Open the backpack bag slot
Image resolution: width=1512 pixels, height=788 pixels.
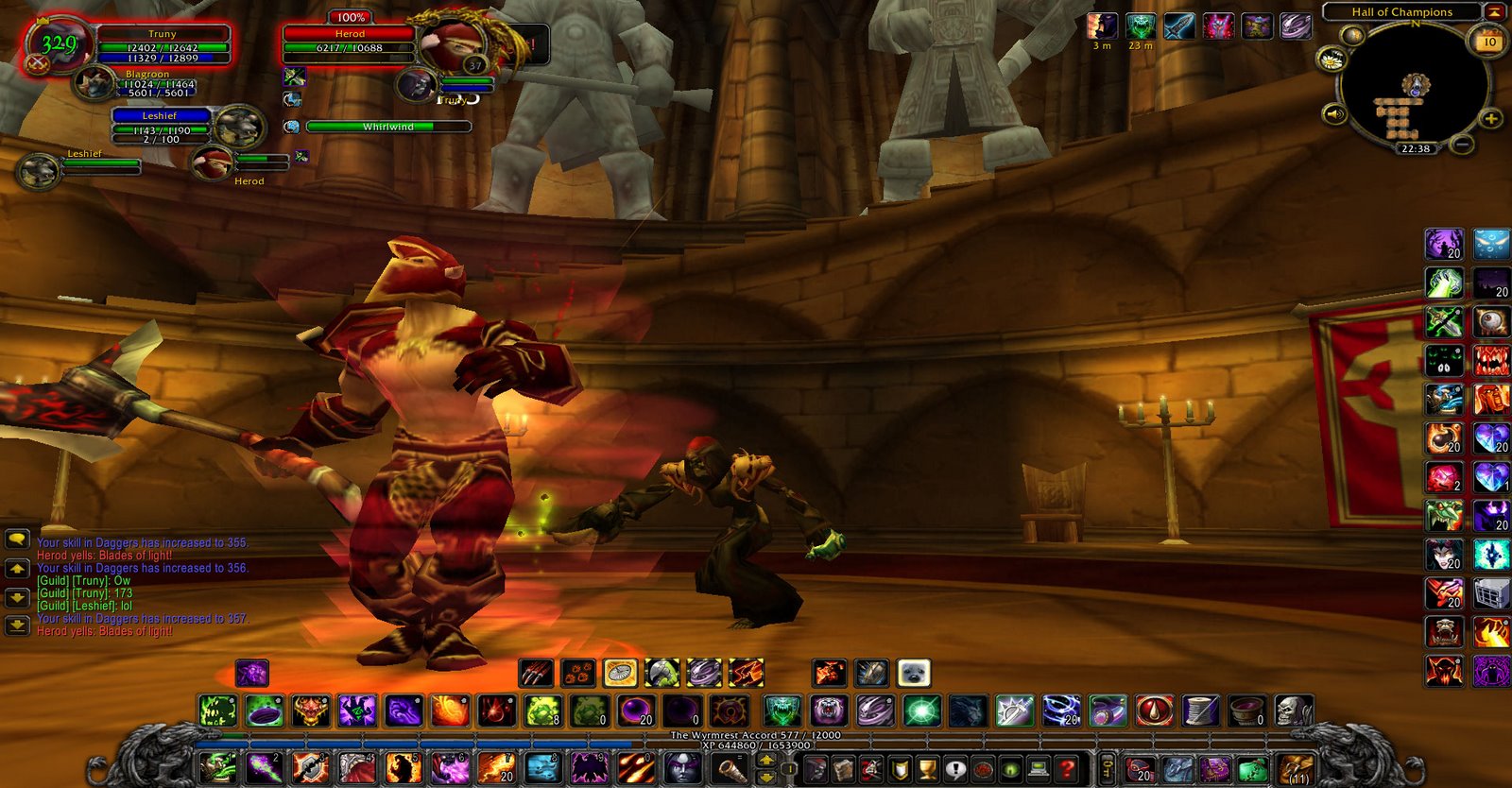click(1296, 769)
